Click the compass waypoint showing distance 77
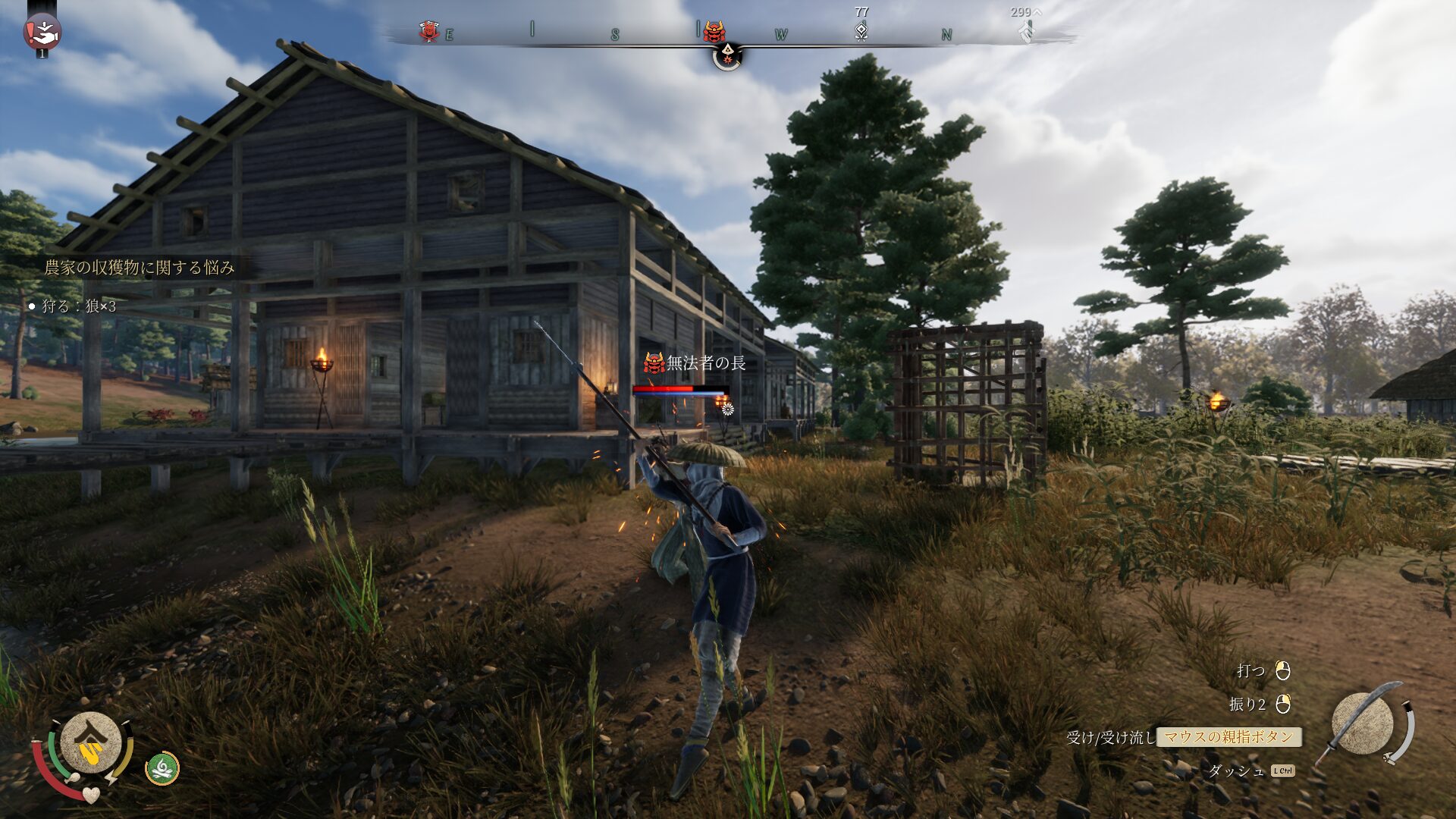 pos(861,31)
